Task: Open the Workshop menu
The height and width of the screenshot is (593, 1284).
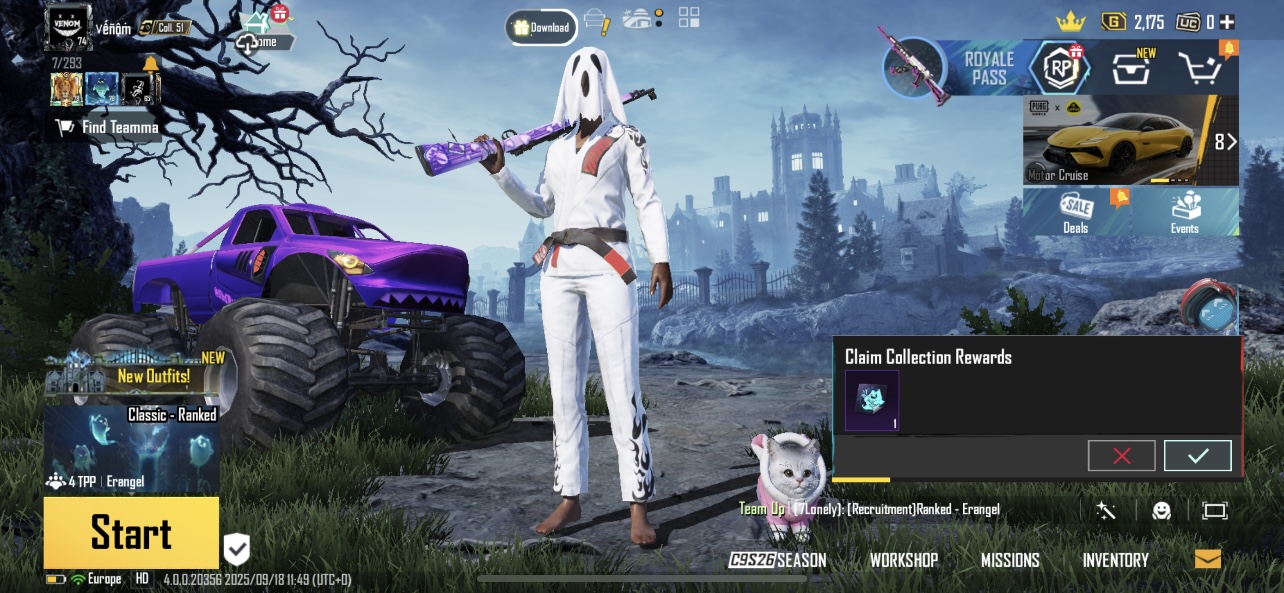Action: coord(903,560)
